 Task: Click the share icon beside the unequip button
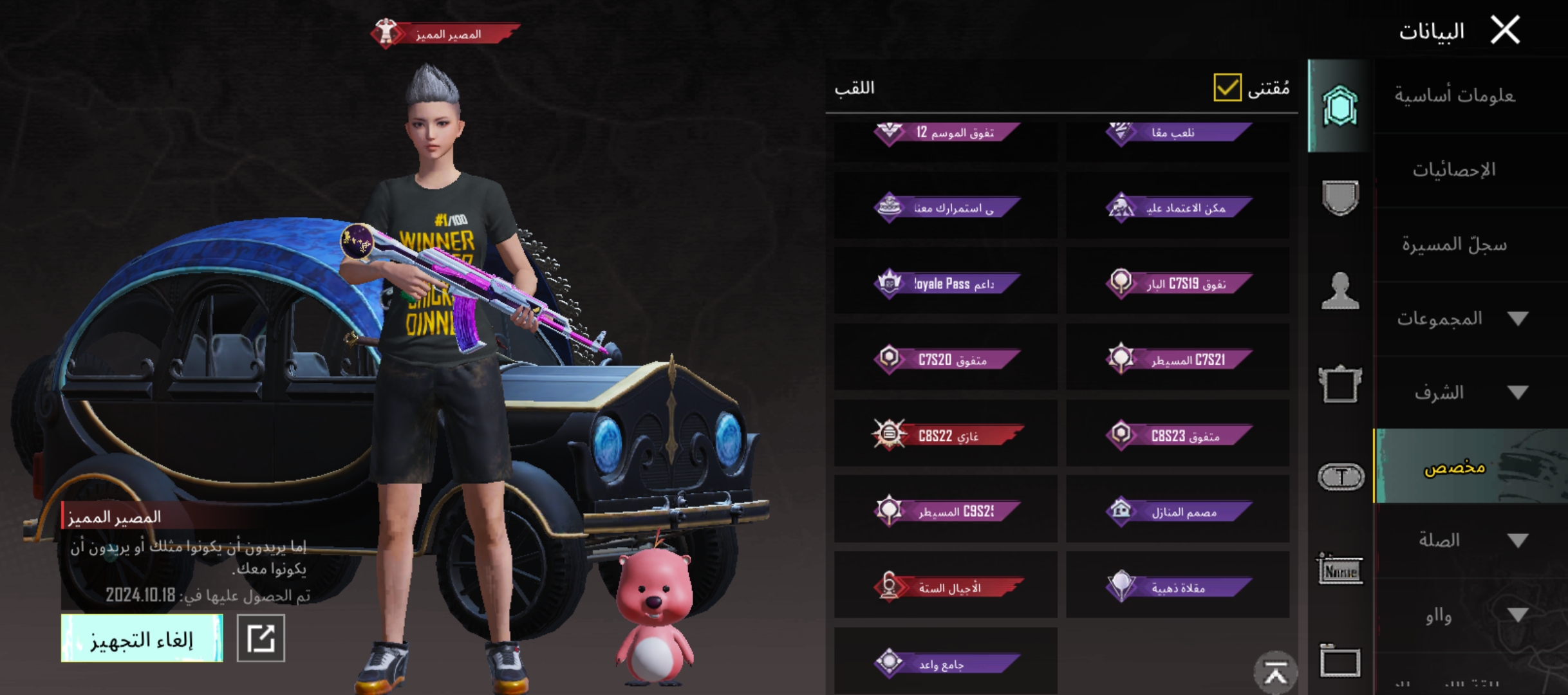coord(261,638)
